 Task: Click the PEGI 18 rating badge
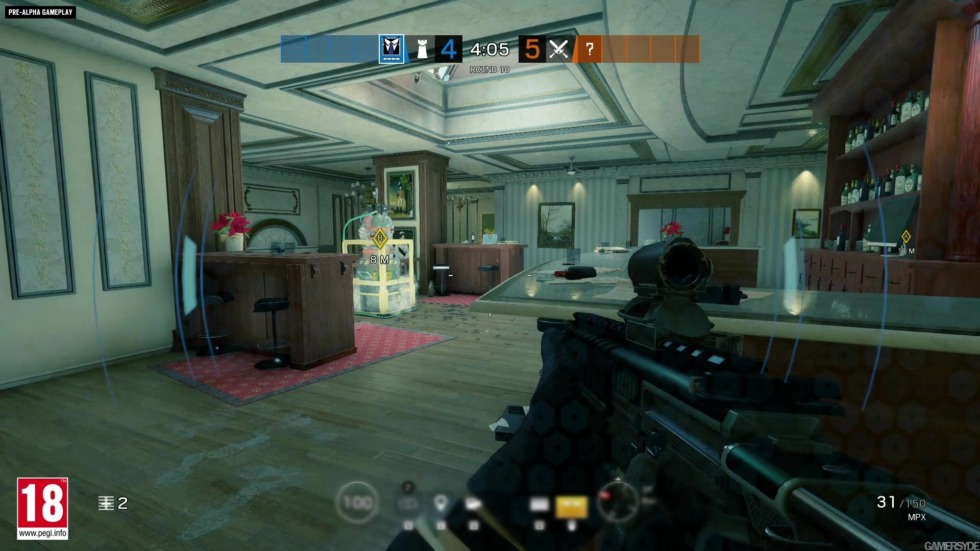42,508
